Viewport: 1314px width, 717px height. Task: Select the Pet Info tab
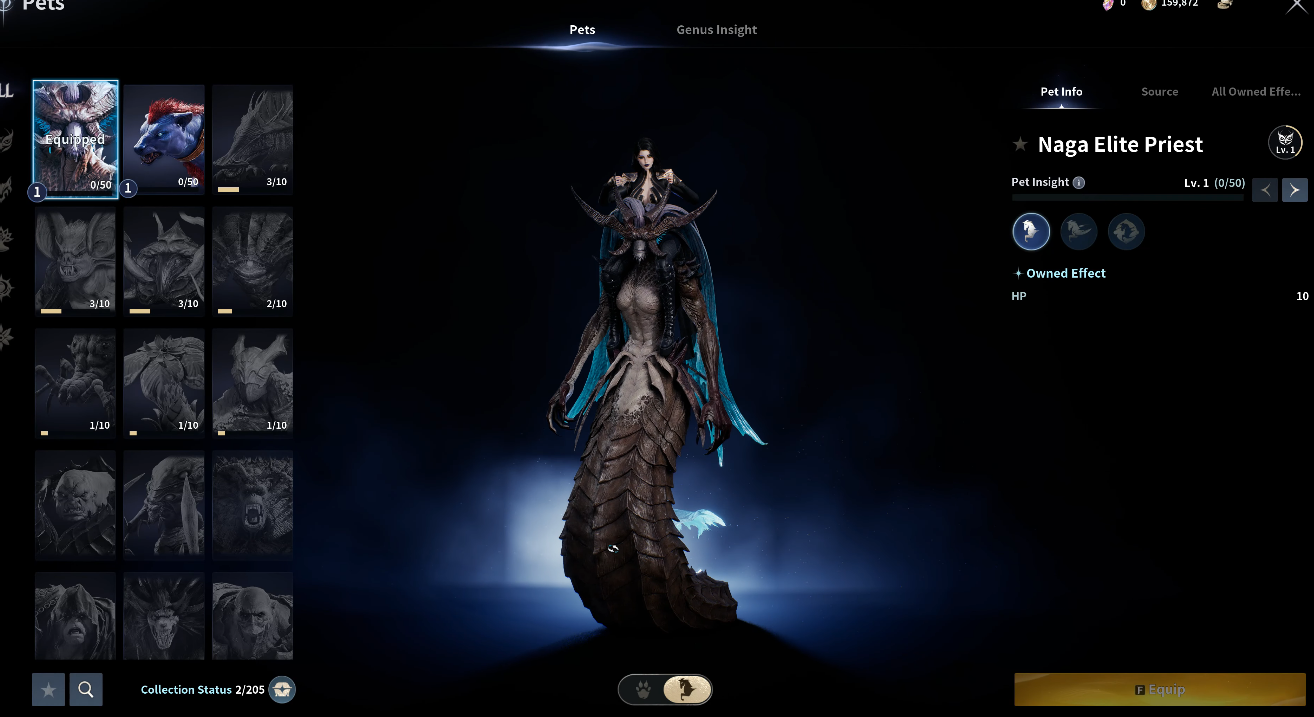pos(1061,92)
